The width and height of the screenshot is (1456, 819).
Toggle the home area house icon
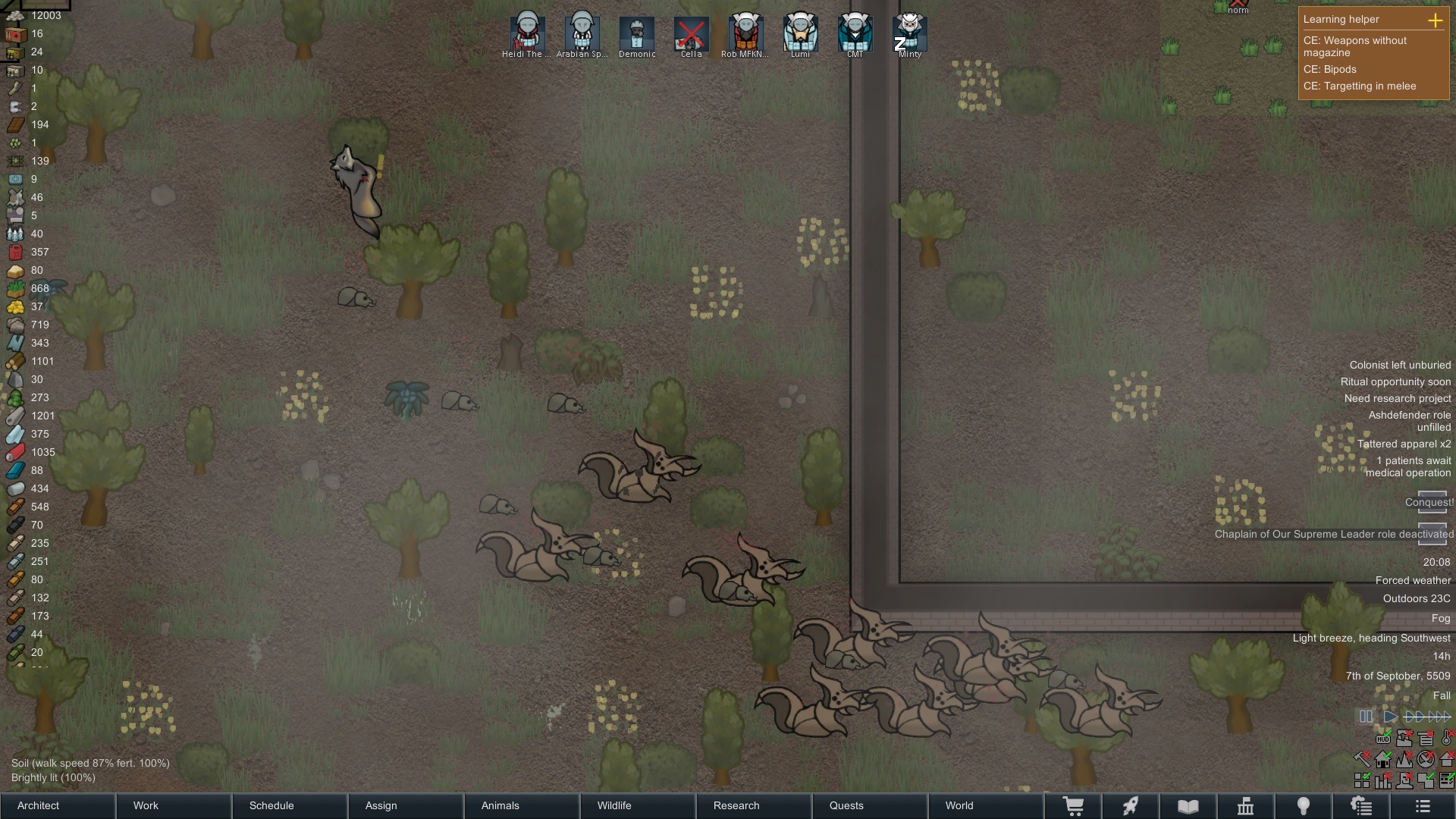click(1382, 759)
